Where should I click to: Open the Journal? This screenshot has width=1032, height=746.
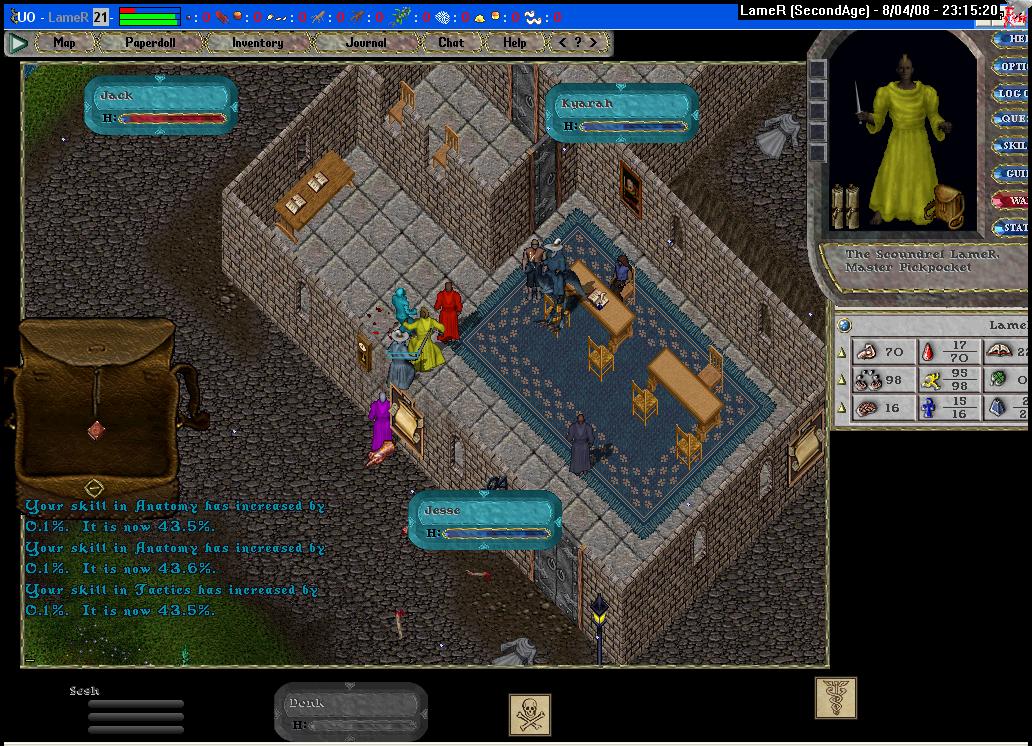pyautogui.click(x=366, y=43)
